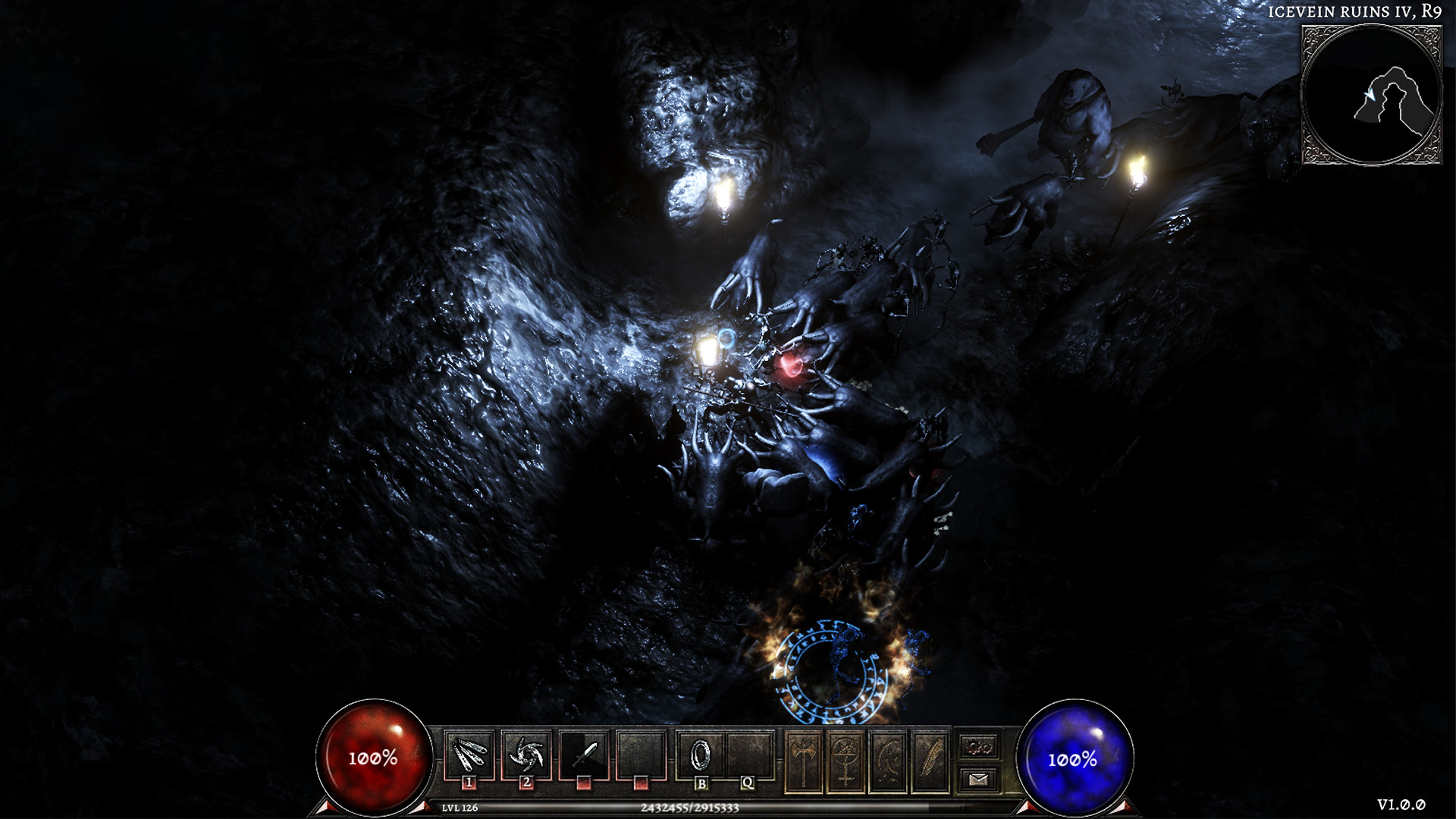Click the LVL 126 level indicator

[x=460, y=808]
